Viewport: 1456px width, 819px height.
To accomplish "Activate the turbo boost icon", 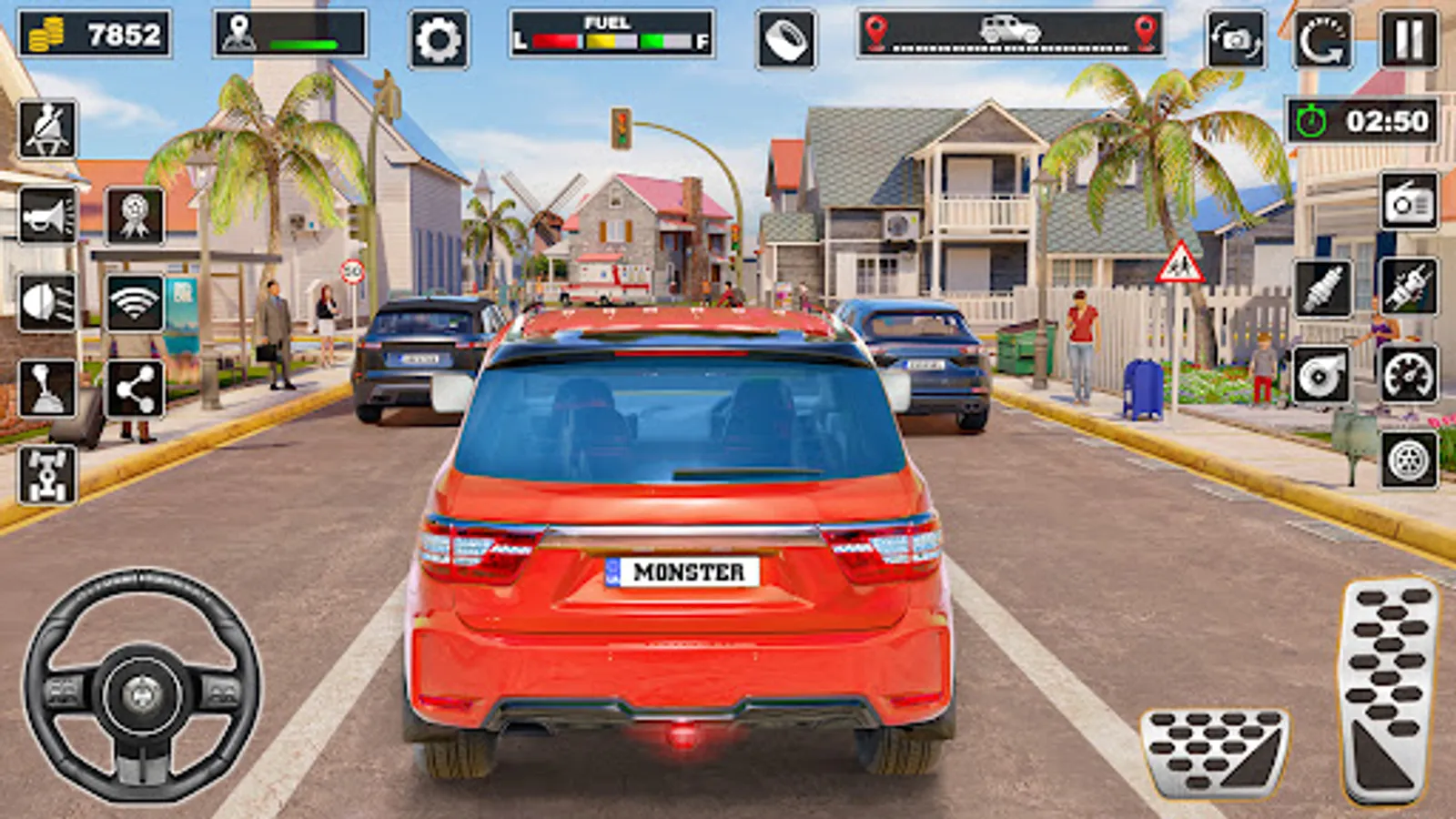I will [1321, 374].
